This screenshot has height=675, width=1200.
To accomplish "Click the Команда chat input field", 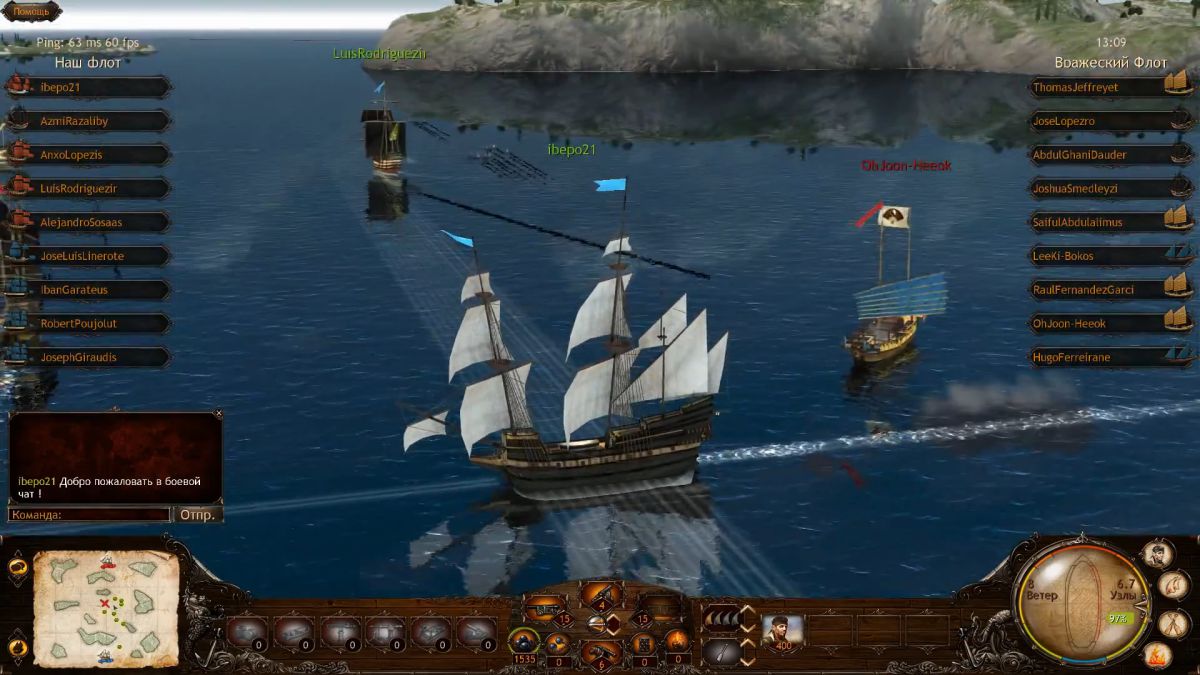I will pyautogui.click(x=89, y=514).
